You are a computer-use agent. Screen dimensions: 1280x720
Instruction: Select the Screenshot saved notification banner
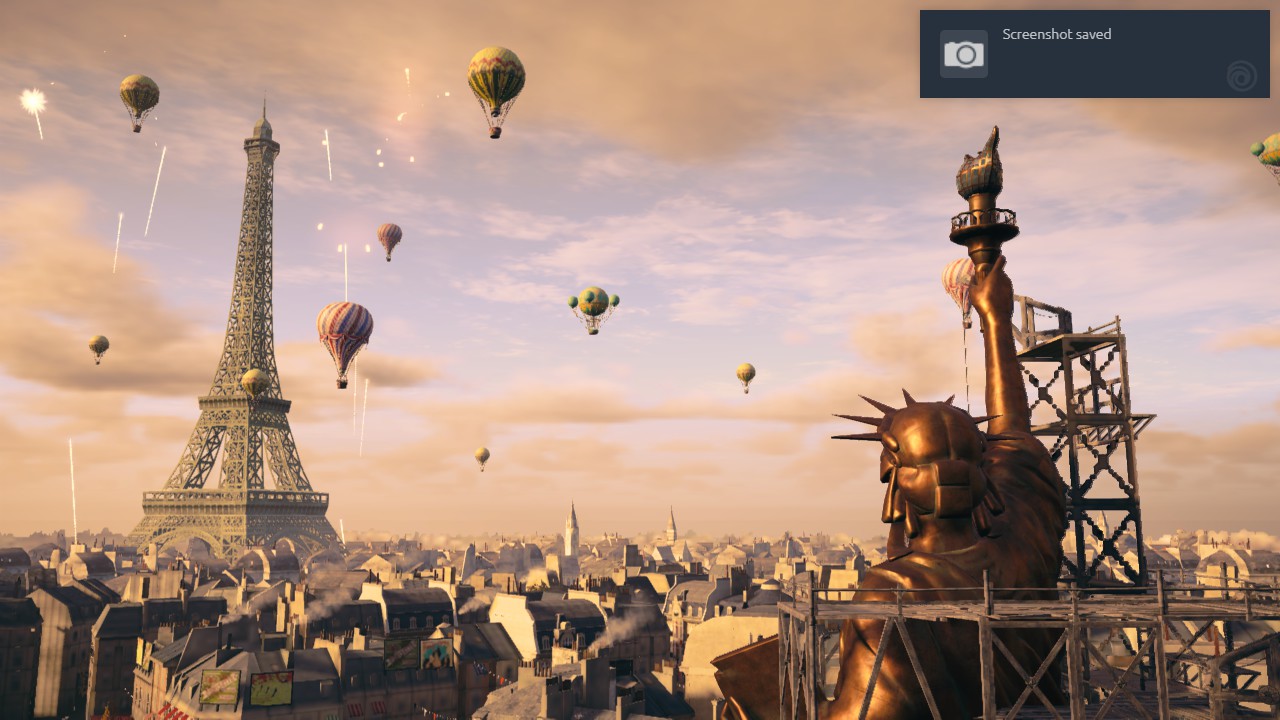tap(1094, 54)
